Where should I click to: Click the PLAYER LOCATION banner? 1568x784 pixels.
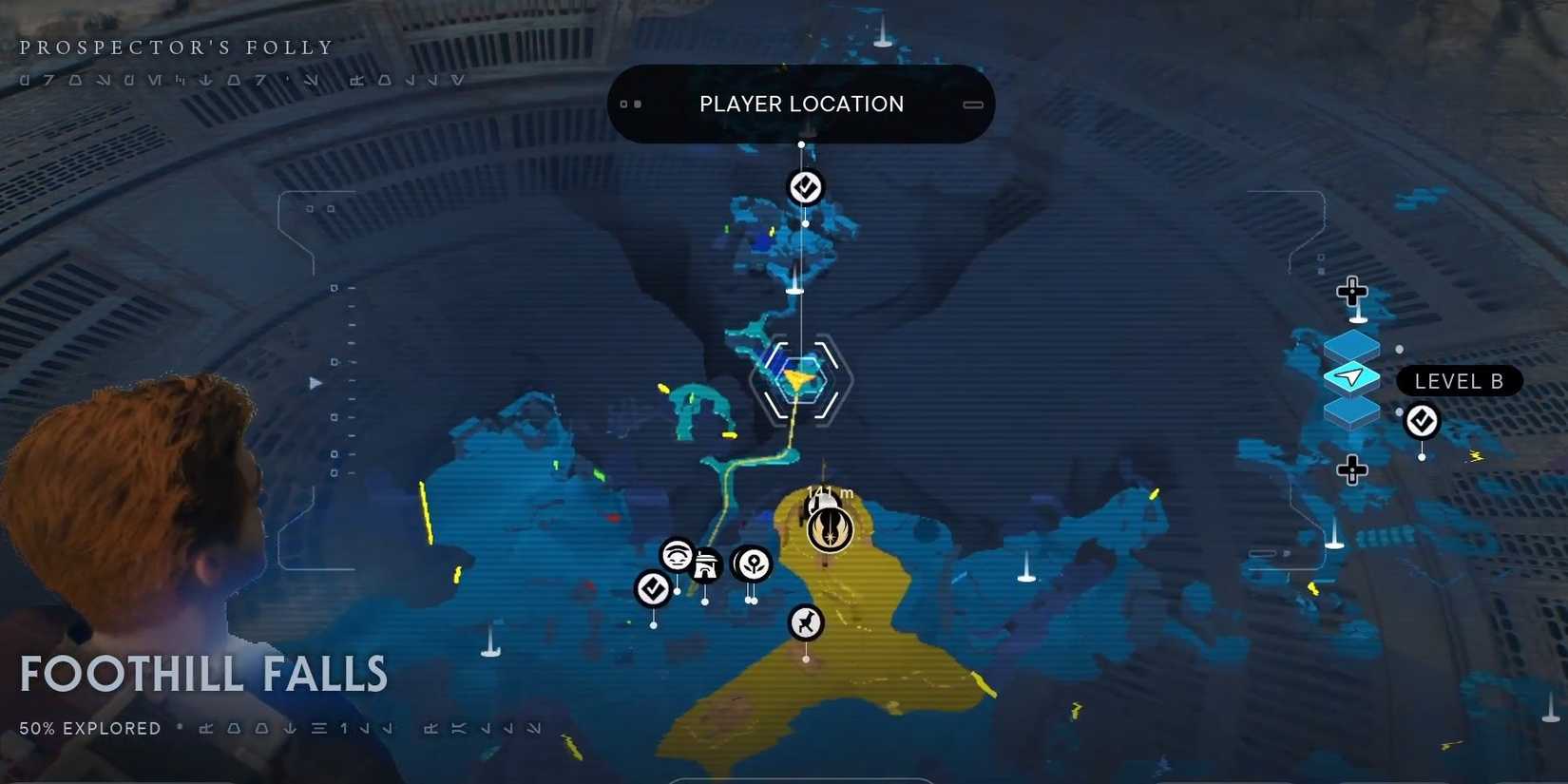801,104
